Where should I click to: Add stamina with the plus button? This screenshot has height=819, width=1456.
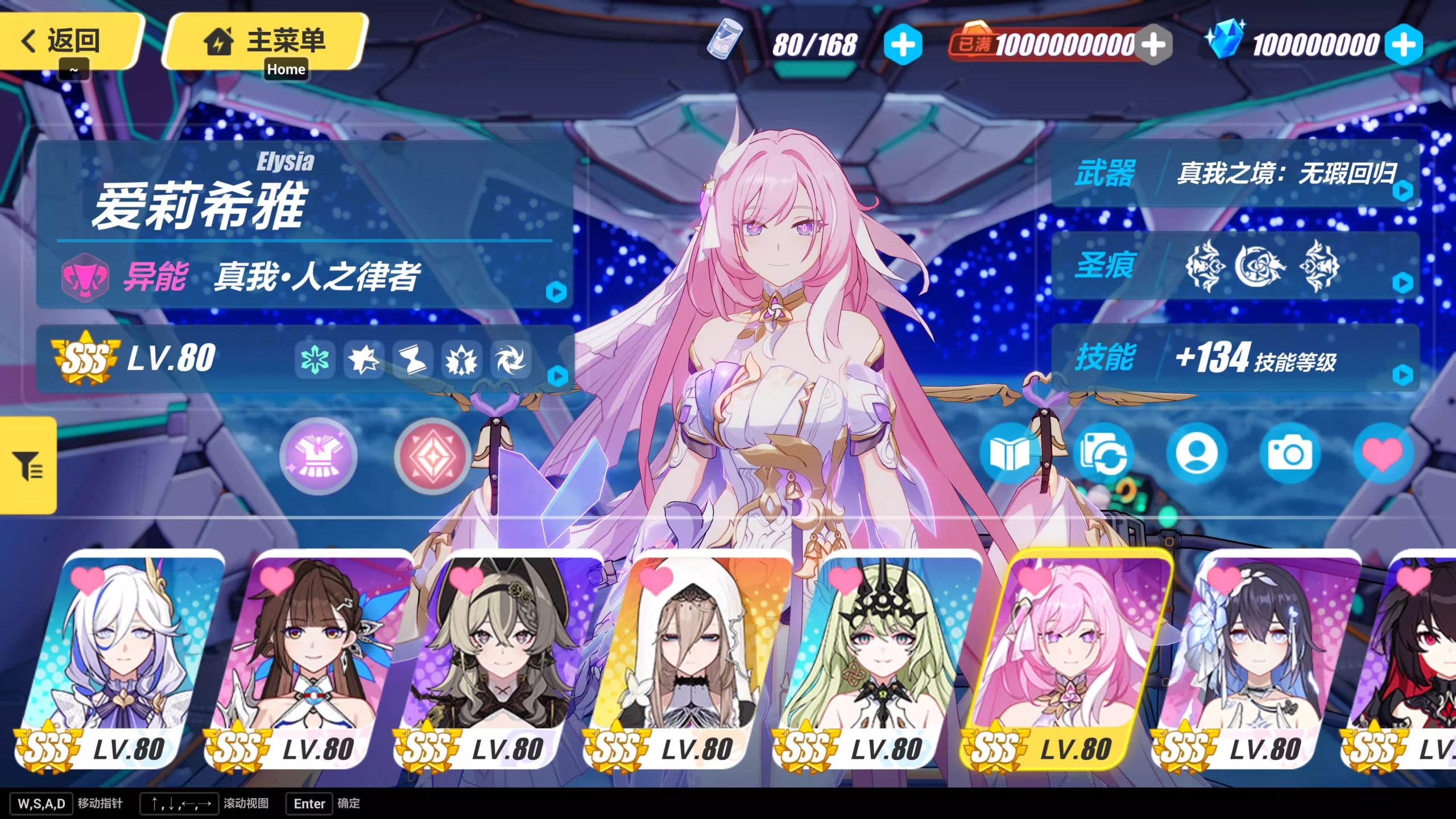tap(903, 44)
